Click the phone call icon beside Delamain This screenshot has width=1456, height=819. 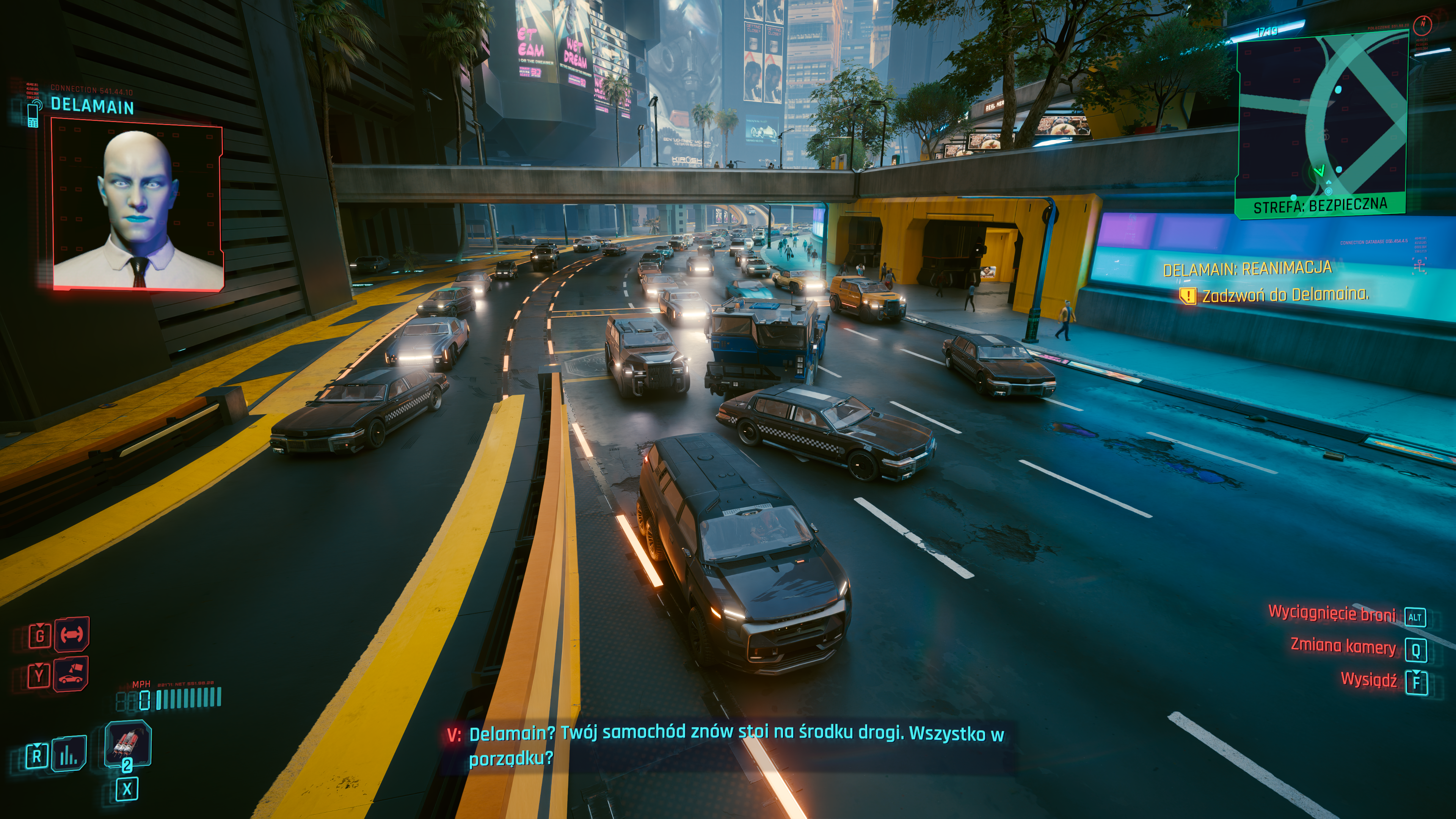click(33, 113)
